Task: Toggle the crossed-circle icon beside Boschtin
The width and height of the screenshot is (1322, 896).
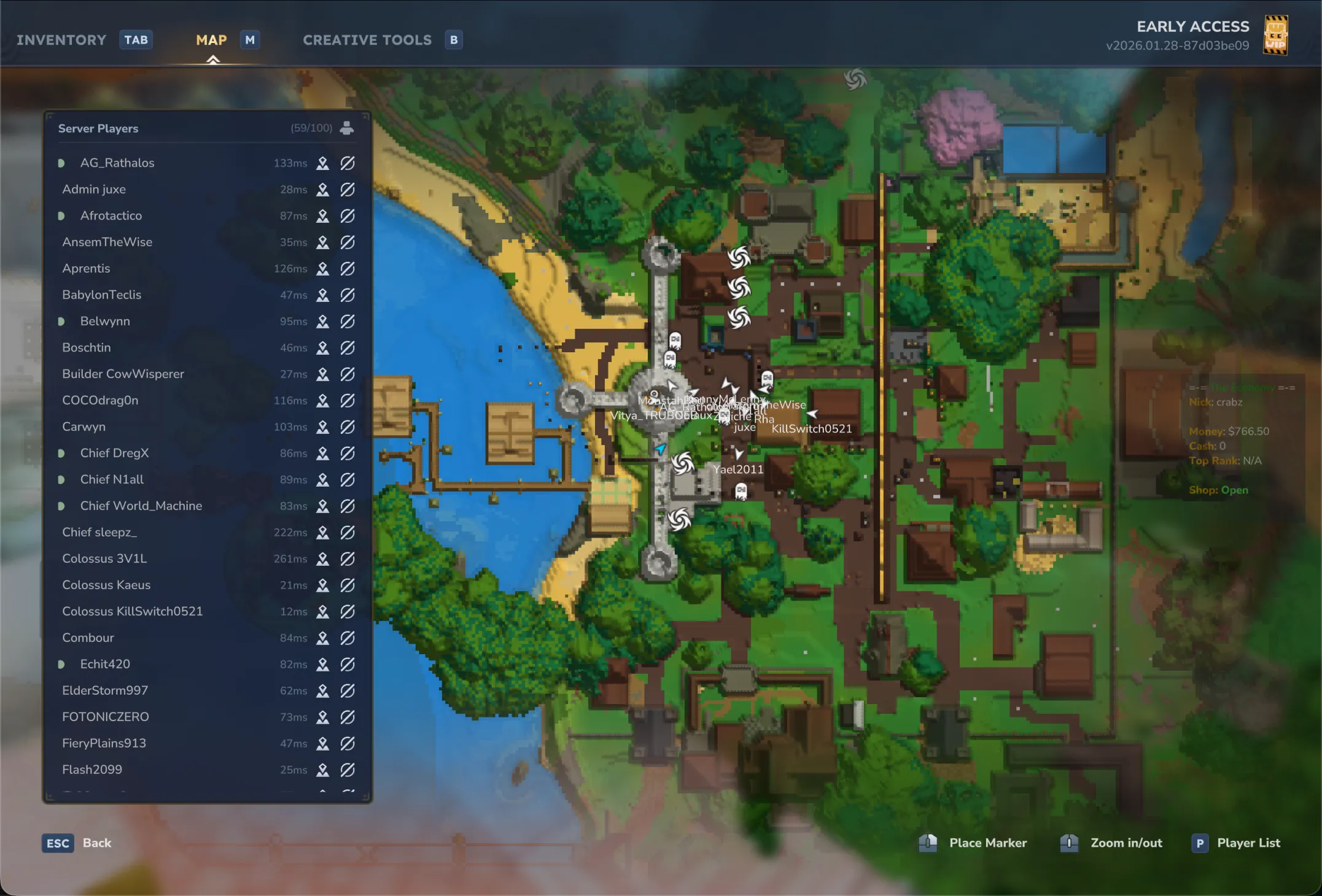Action: tap(348, 347)
